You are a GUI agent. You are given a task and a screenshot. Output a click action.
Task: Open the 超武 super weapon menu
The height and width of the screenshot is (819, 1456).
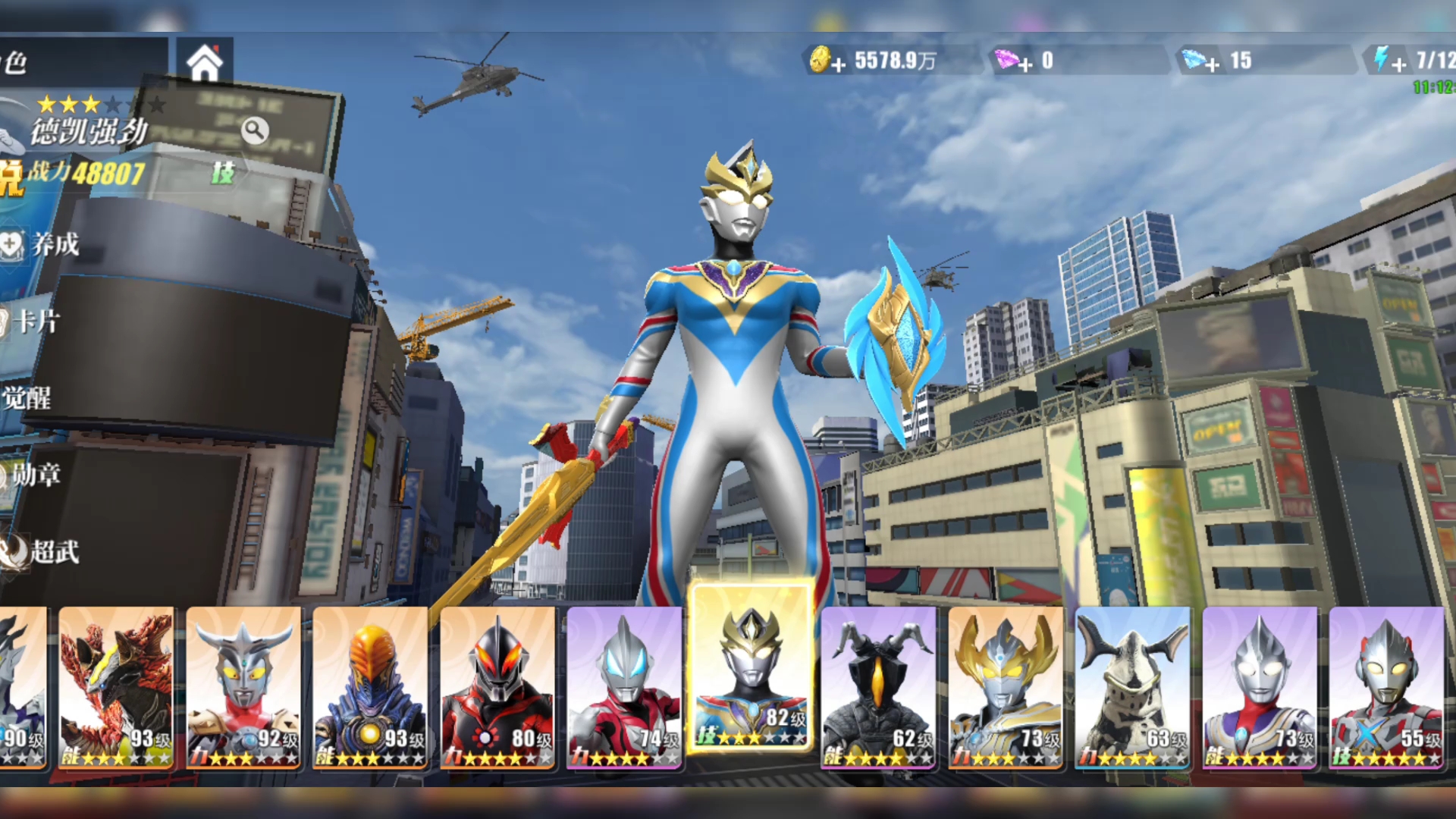[42, 551]
